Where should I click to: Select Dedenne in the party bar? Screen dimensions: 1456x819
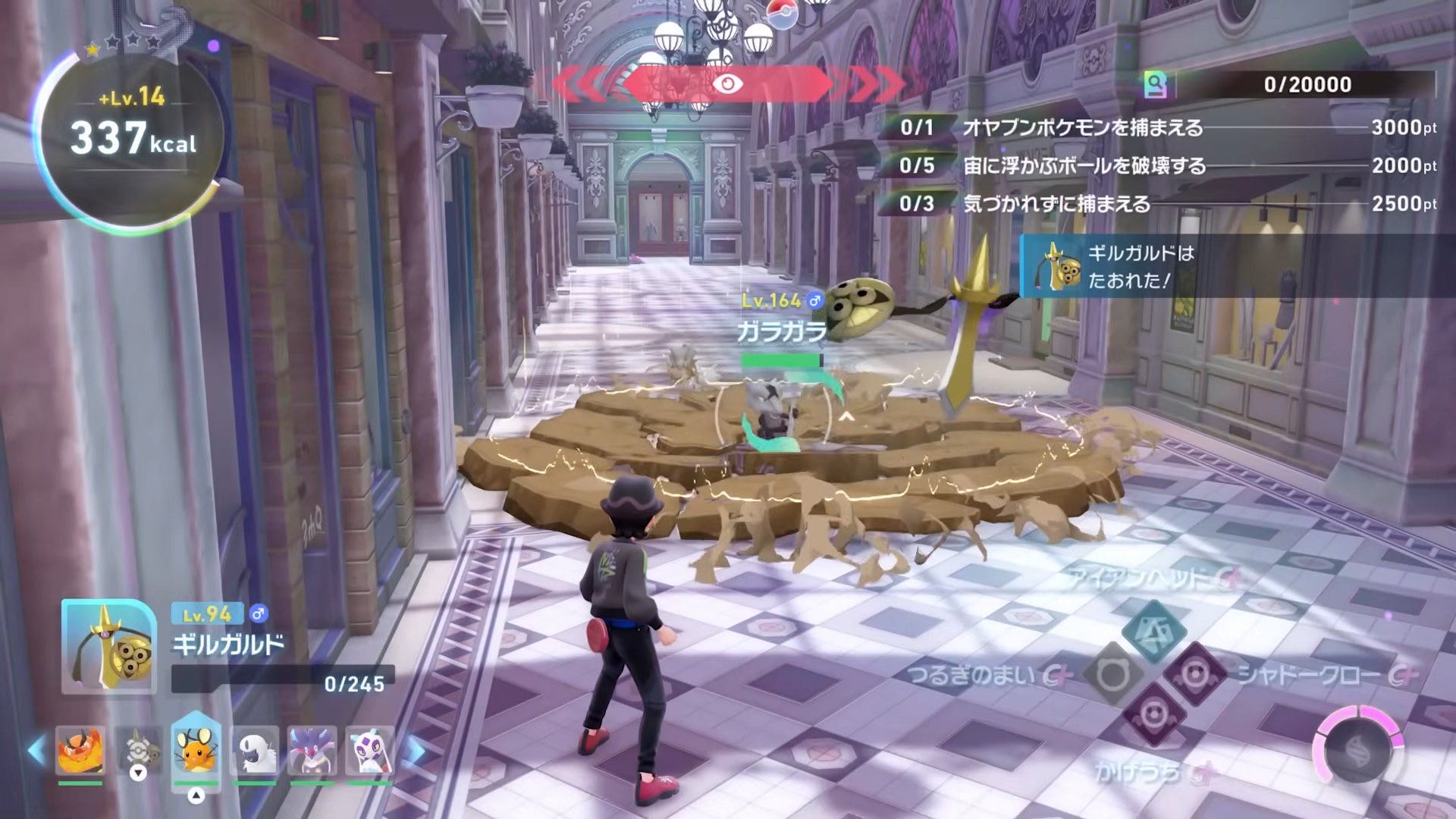pyautogui.click(x=196, y=750)
